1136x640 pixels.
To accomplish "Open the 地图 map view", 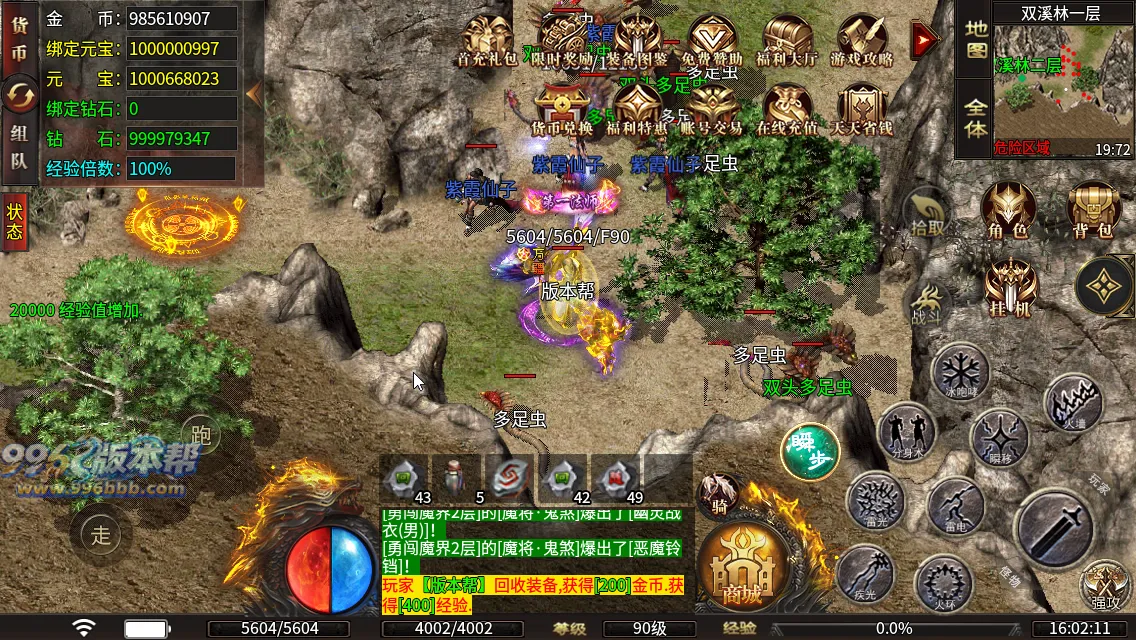I will tap(976, 38).
